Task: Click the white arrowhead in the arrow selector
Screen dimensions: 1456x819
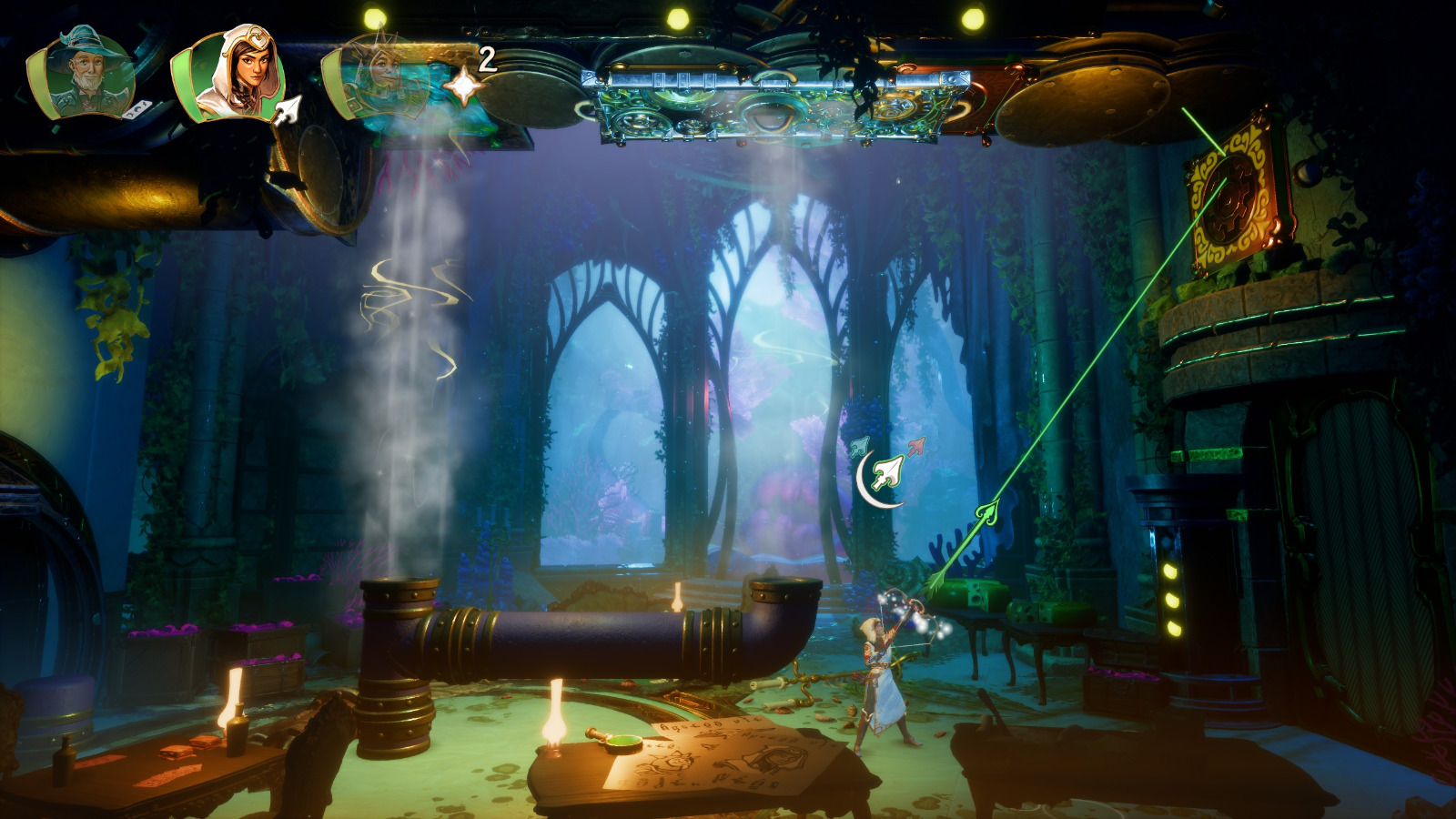Action: coord(888,472)
